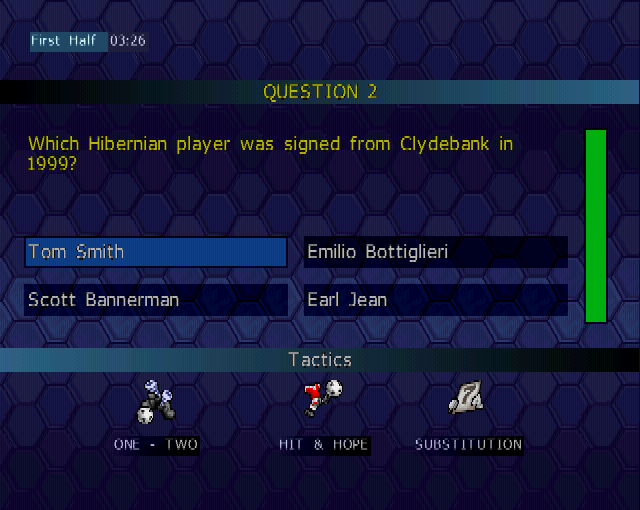The height and width of the screenshot is (510, 640).
Task: Select the answer Tom Smith
Action: 156,252
